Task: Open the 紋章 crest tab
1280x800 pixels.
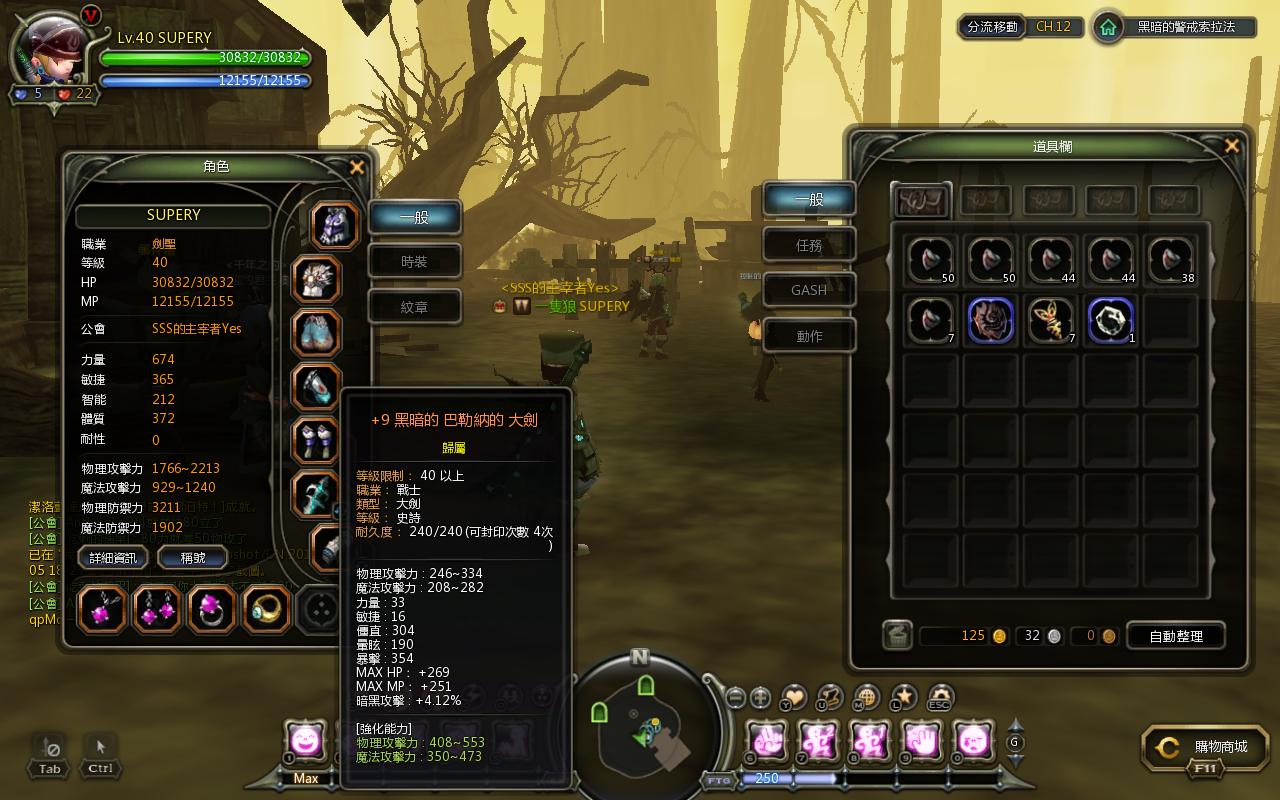Action: click(414, 307)
